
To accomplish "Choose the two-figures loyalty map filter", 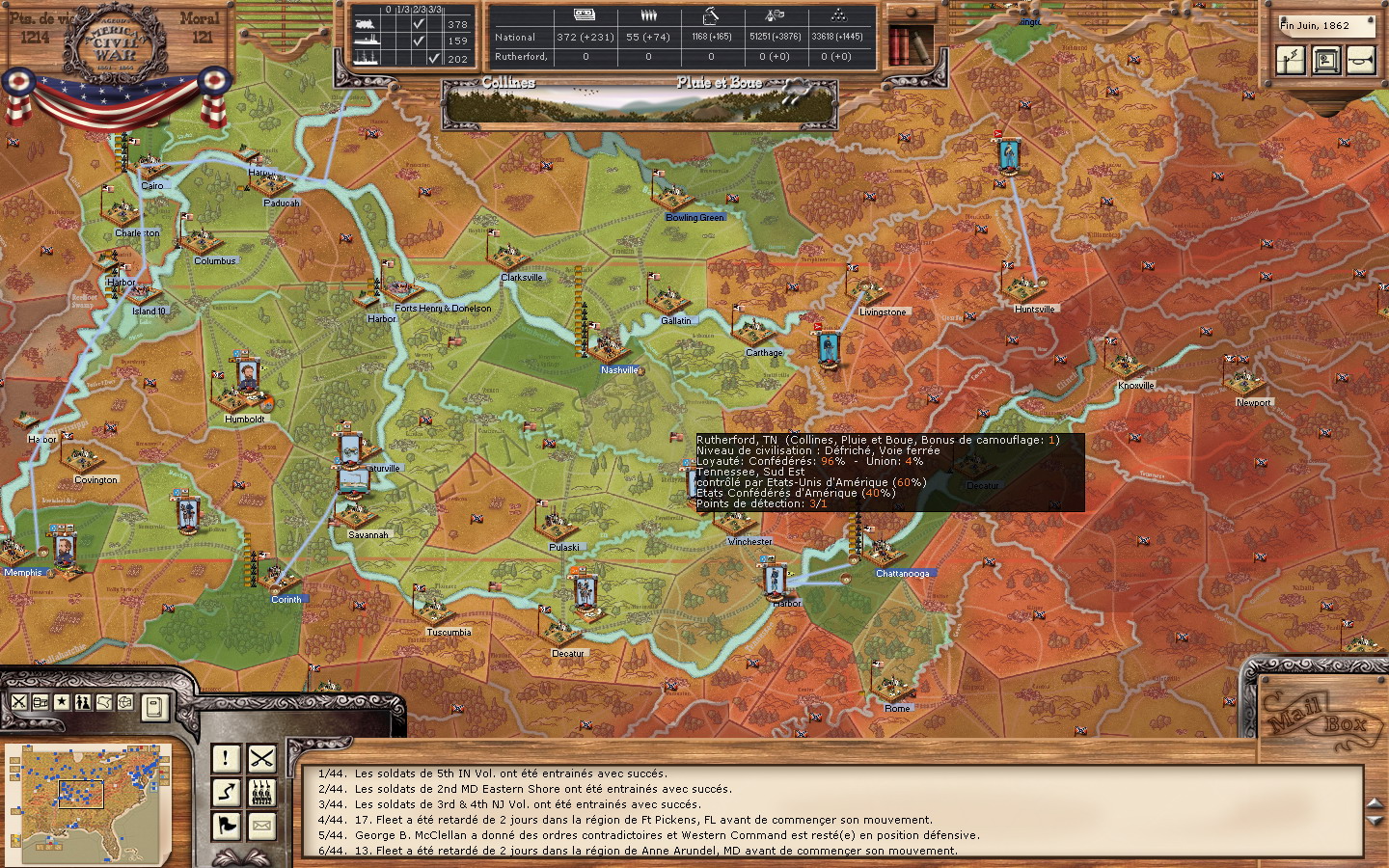I will [83, 702].
